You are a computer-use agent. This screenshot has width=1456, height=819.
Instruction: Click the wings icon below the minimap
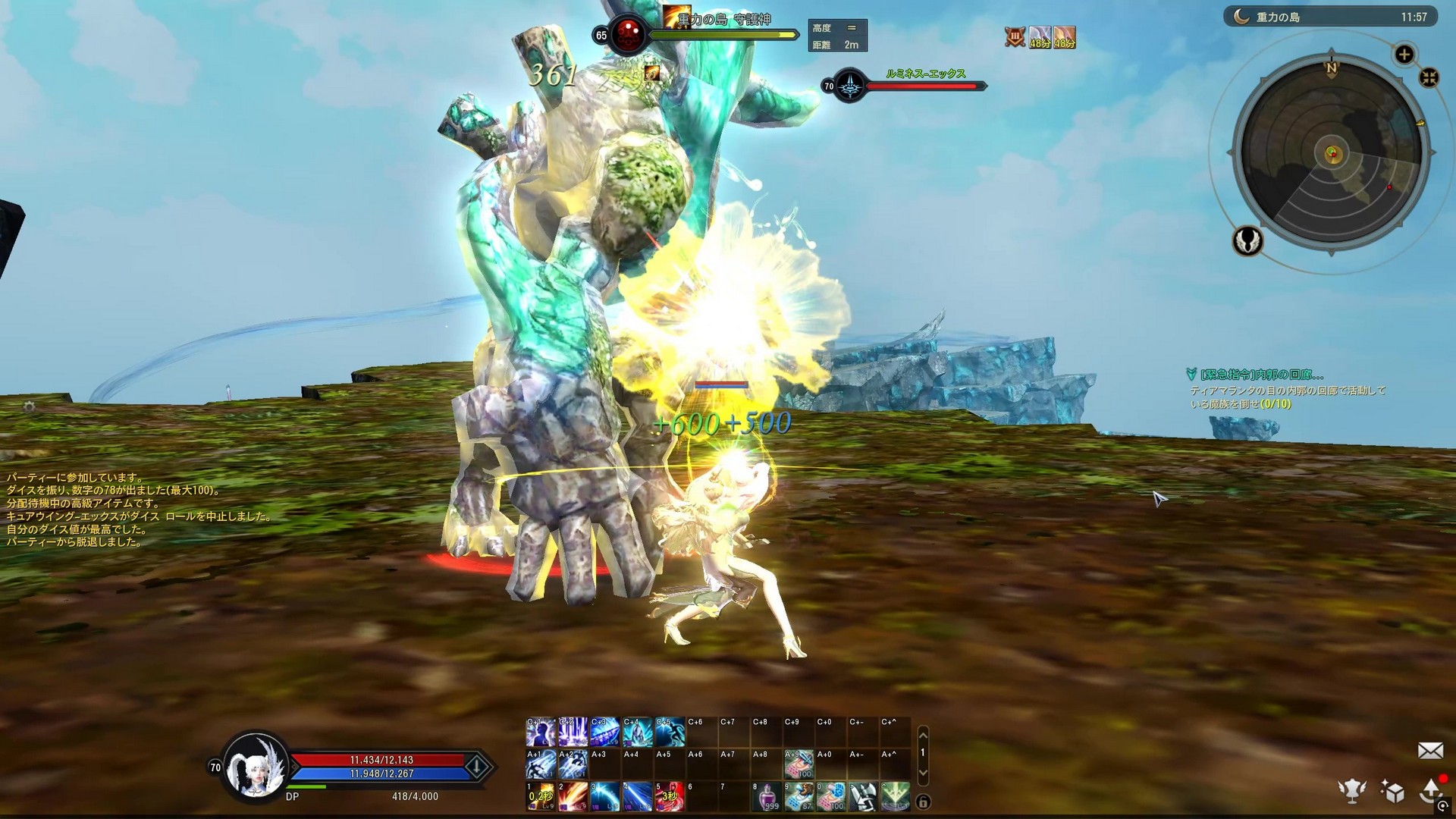tap(1247, 241)
